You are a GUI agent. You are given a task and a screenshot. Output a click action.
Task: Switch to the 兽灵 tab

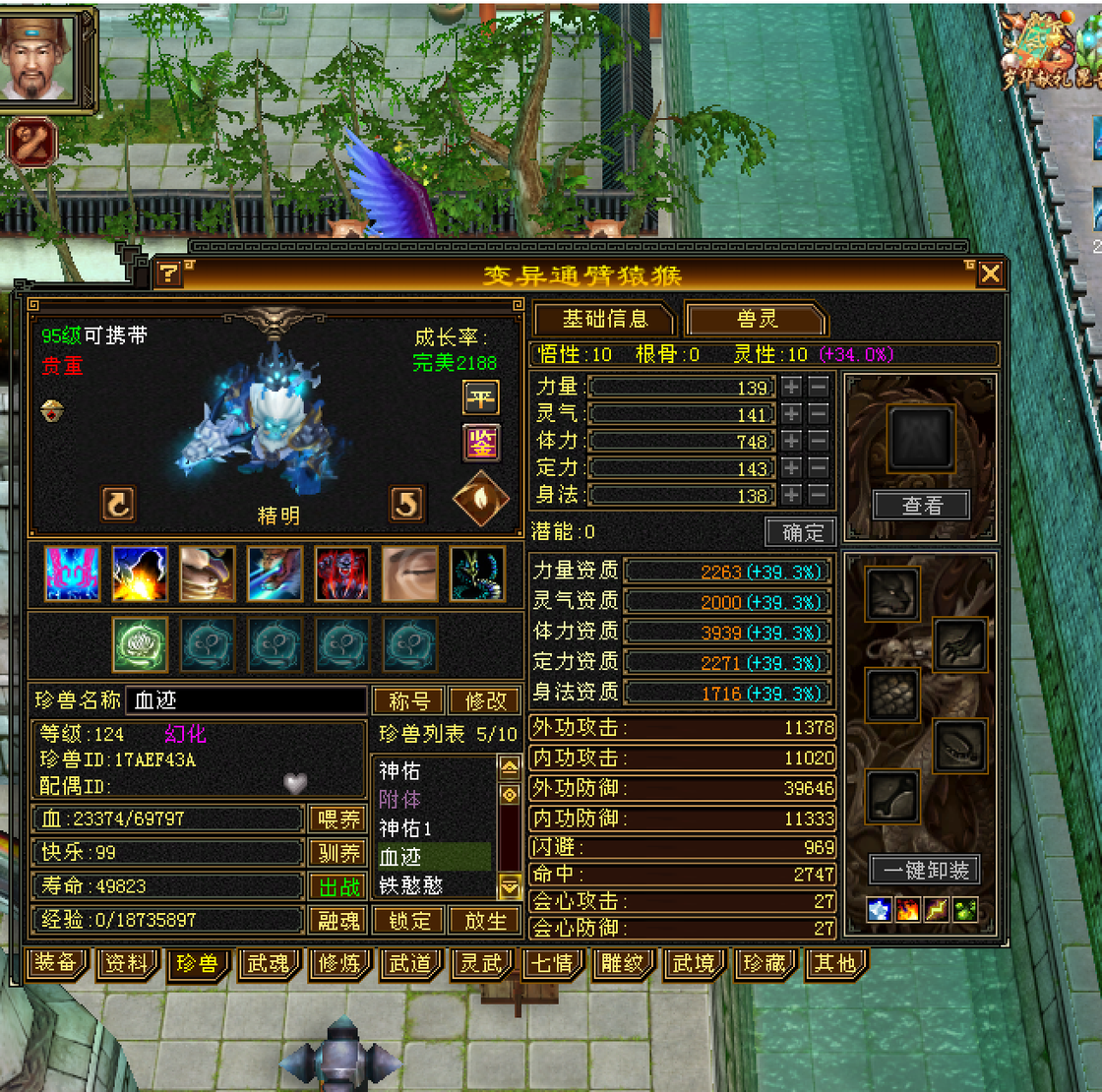coord(756,319)
